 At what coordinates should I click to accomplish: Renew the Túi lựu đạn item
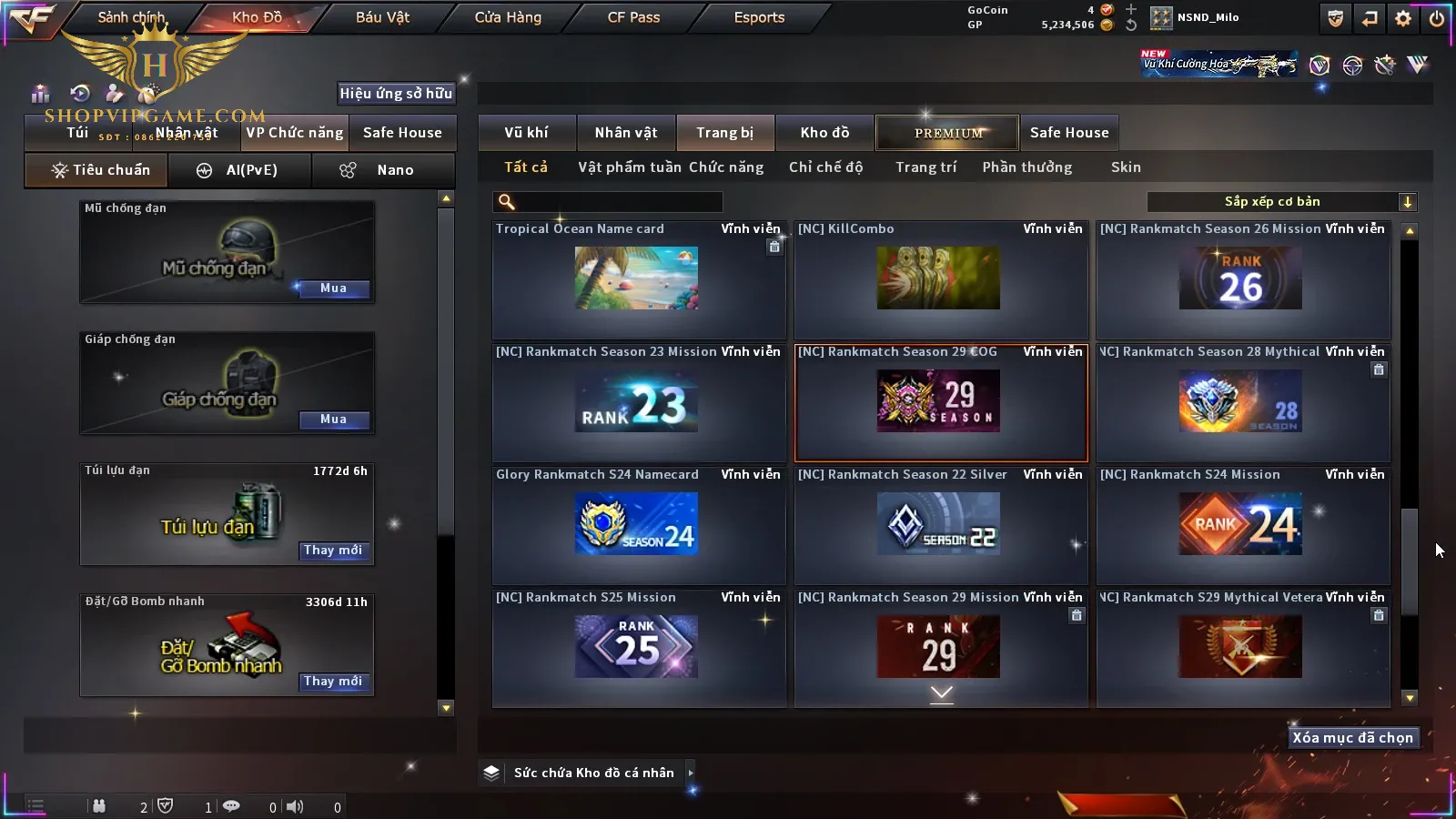(333, 551)
